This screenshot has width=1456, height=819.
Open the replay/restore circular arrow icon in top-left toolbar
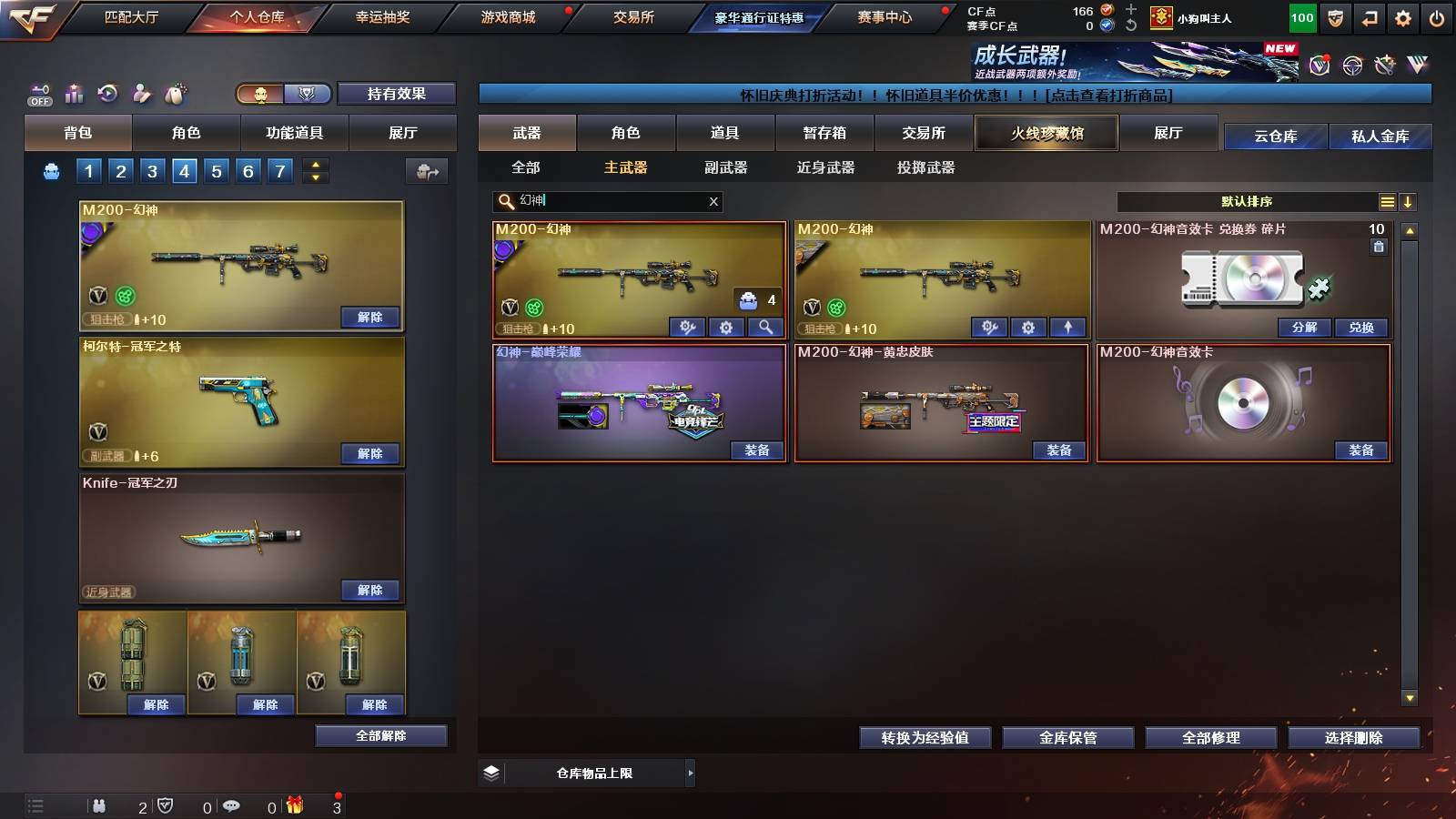108,94
